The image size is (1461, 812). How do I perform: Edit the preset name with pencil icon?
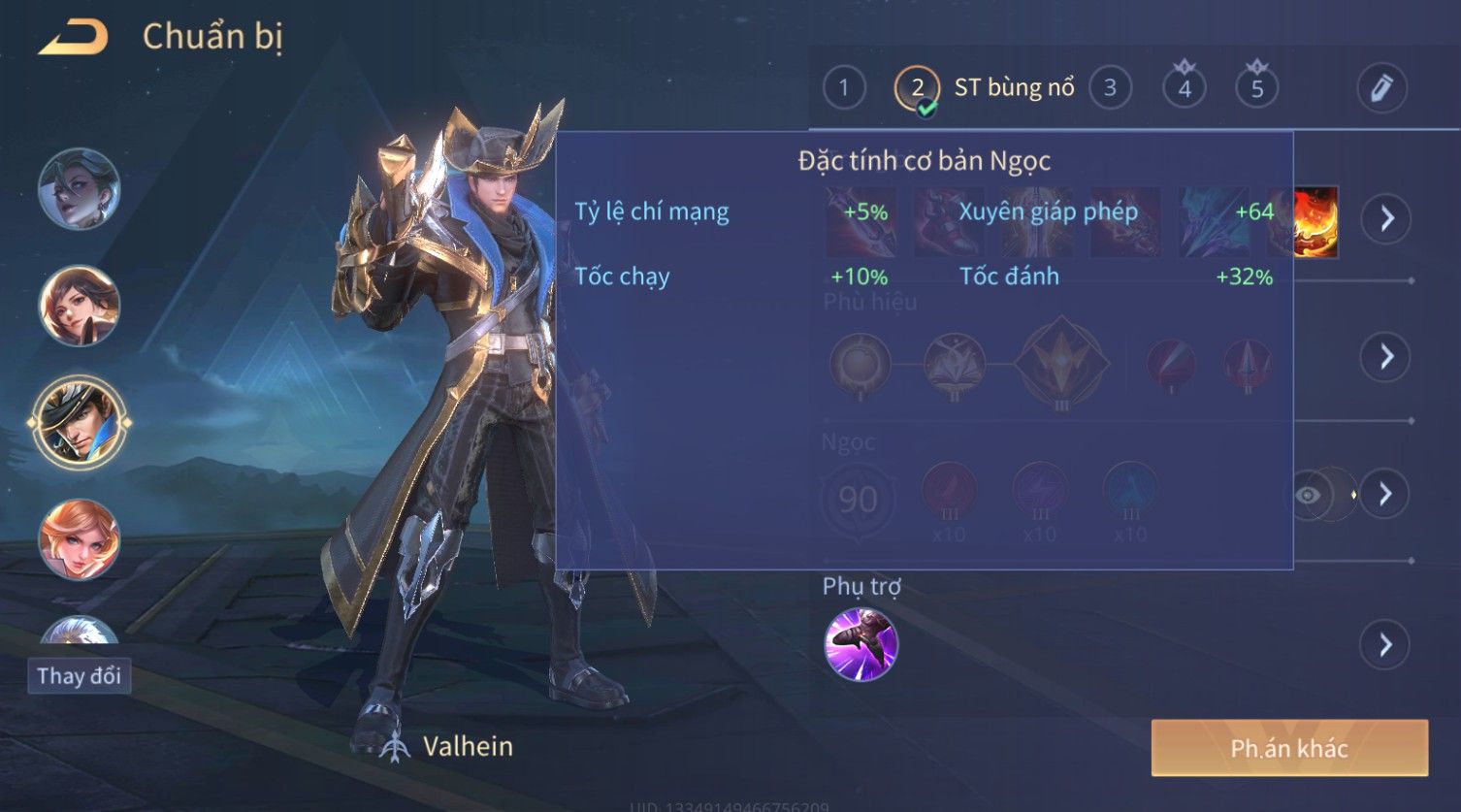[1381, 88]
